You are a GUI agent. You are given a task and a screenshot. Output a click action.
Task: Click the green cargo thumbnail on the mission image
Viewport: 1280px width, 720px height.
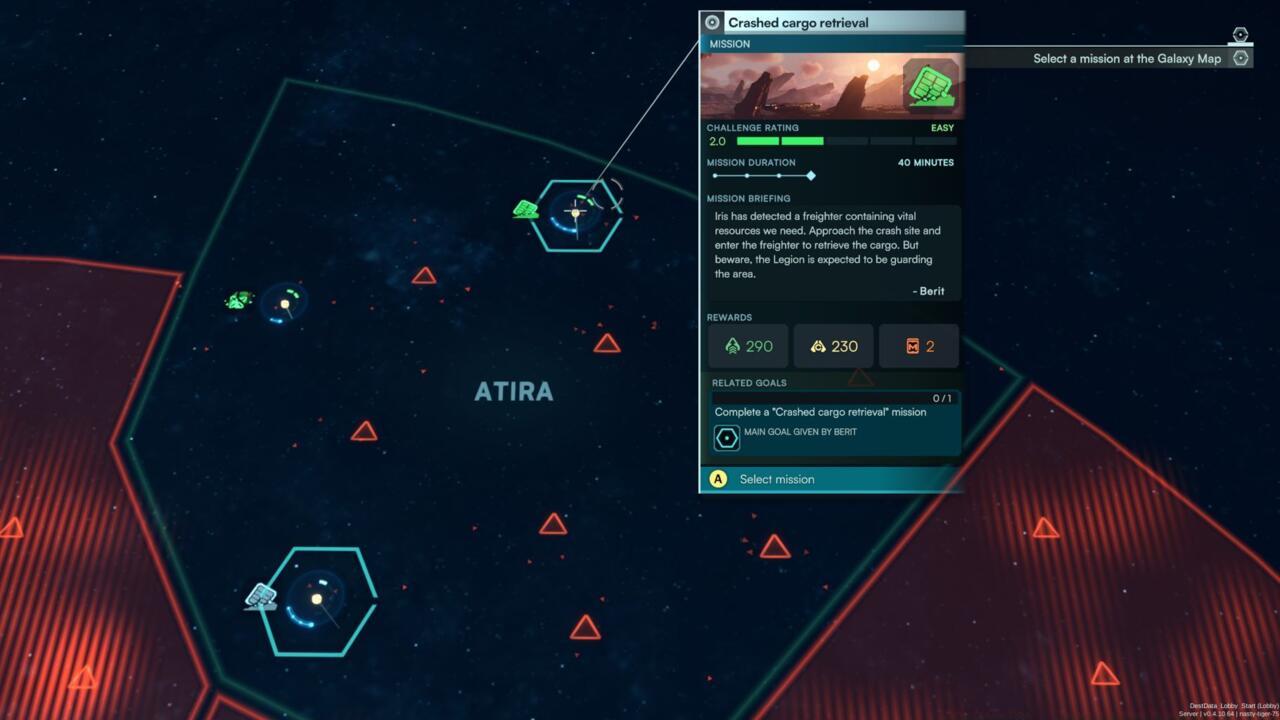point(932,87)
